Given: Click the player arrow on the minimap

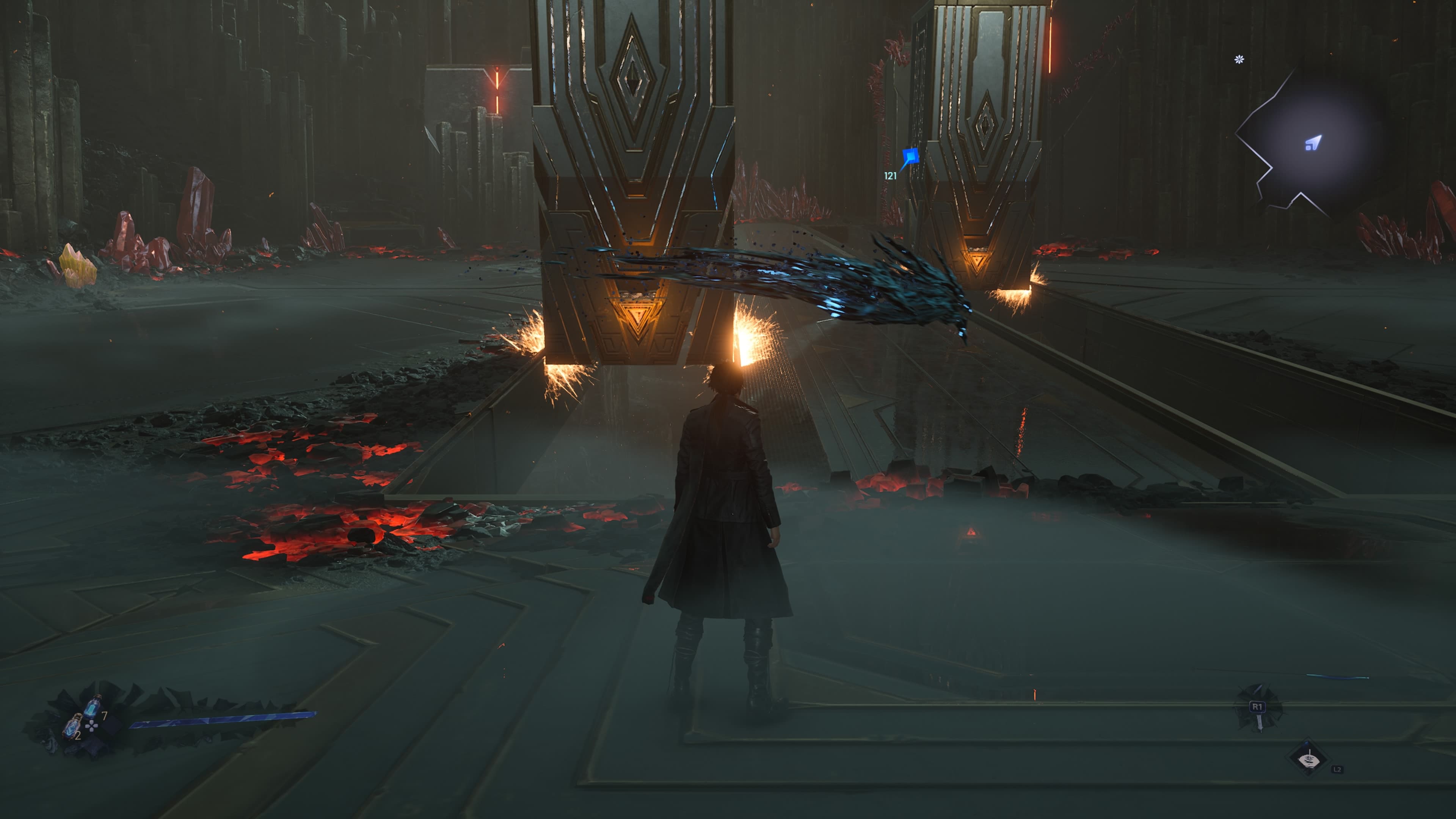Looking at the screenshot, I should (x=1313, y=143).
